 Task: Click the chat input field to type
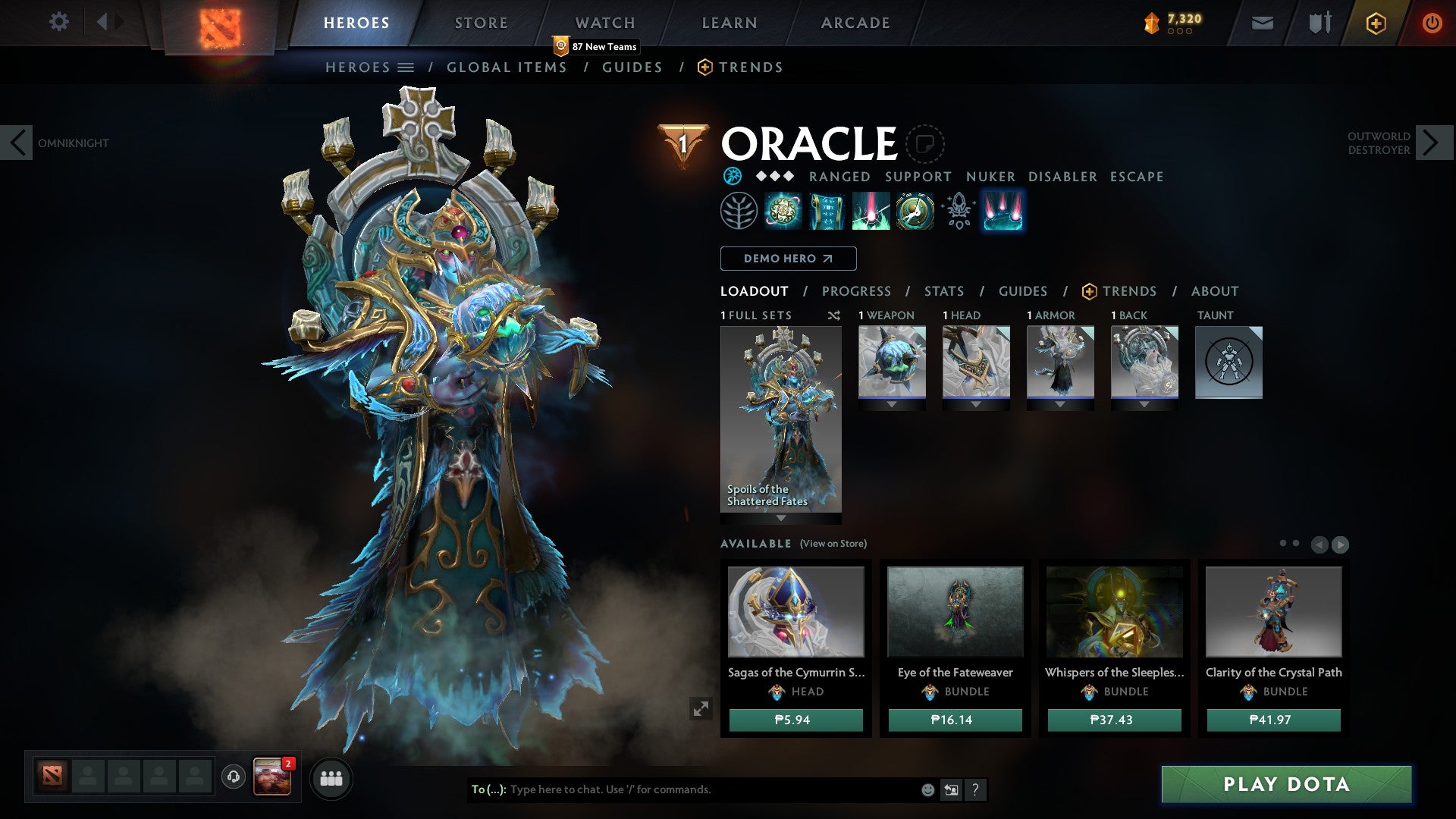click(682, 789)
